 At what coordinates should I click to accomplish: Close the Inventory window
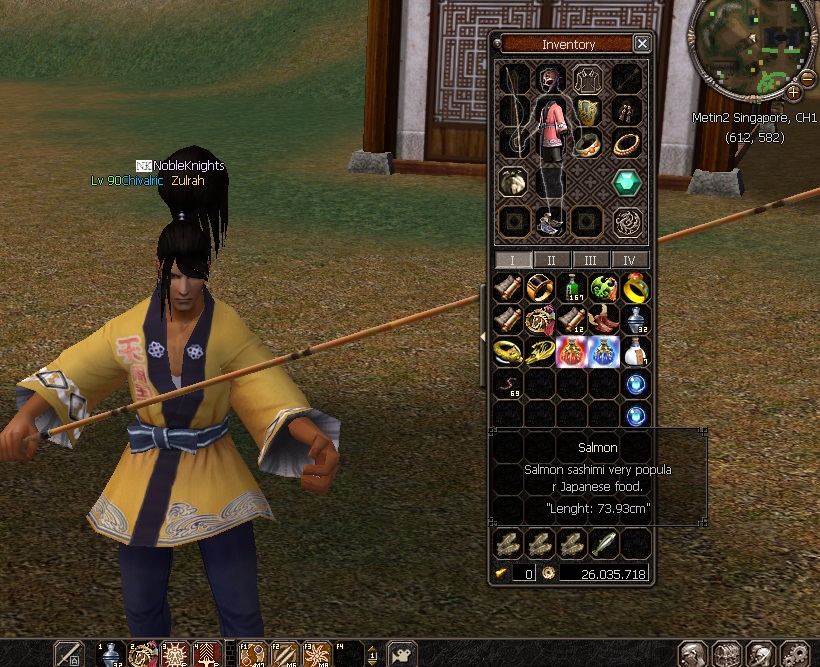pos(642,44)
